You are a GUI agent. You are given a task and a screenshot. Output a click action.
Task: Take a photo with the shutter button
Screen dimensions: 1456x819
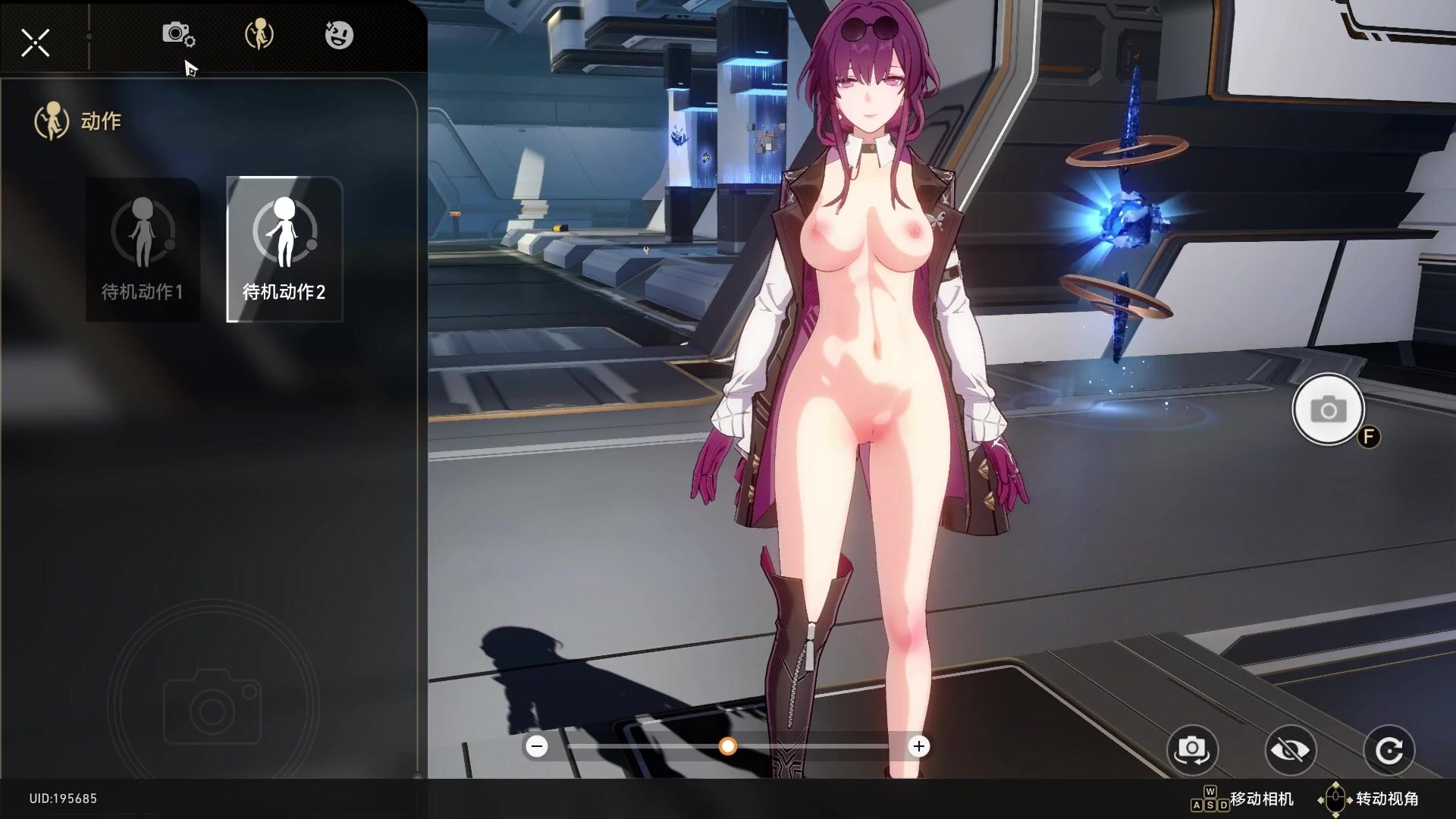(x=1328, y=410)
